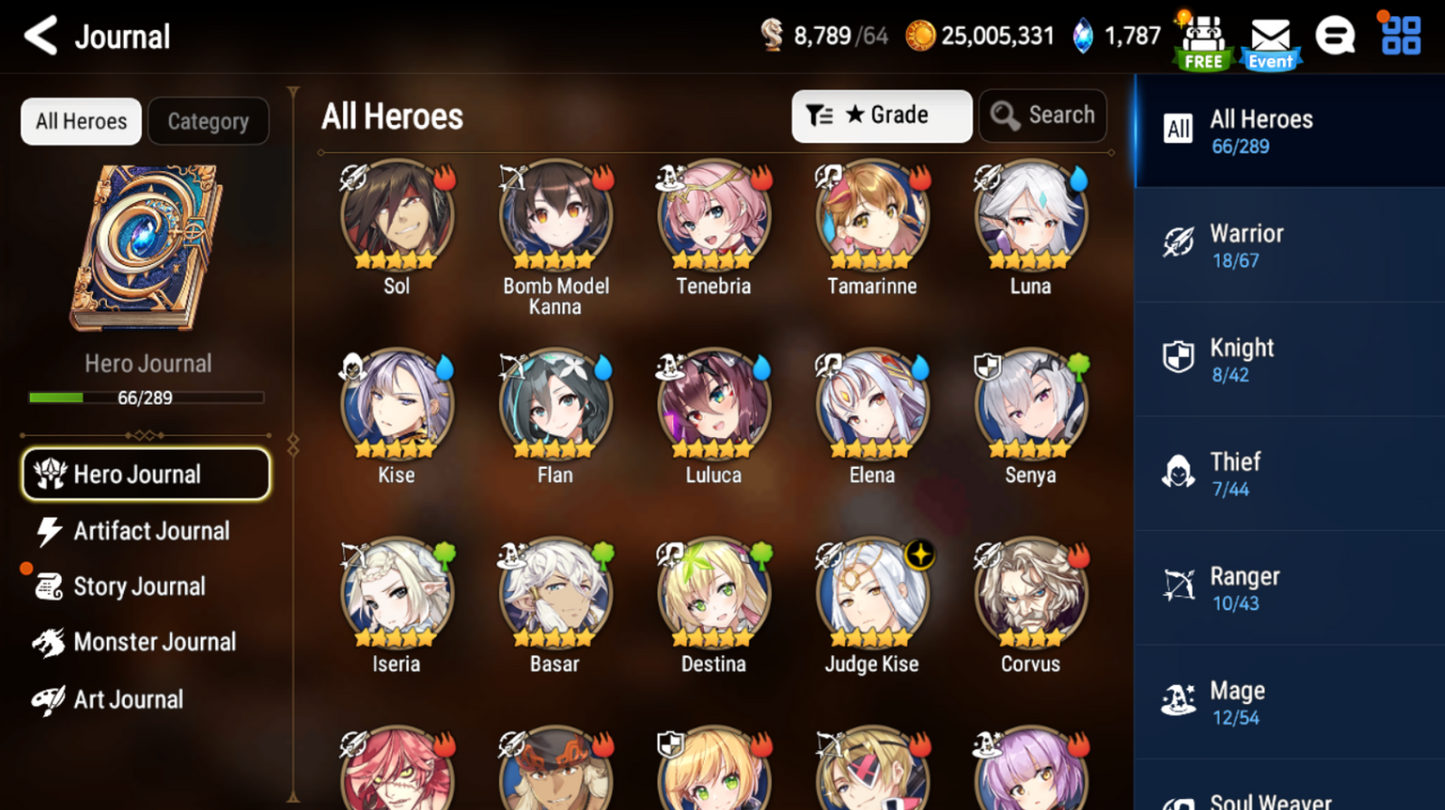Screen dimensions: 1445x810
Task: Filter heroes by Warrior class
Action: (1288, 245)
